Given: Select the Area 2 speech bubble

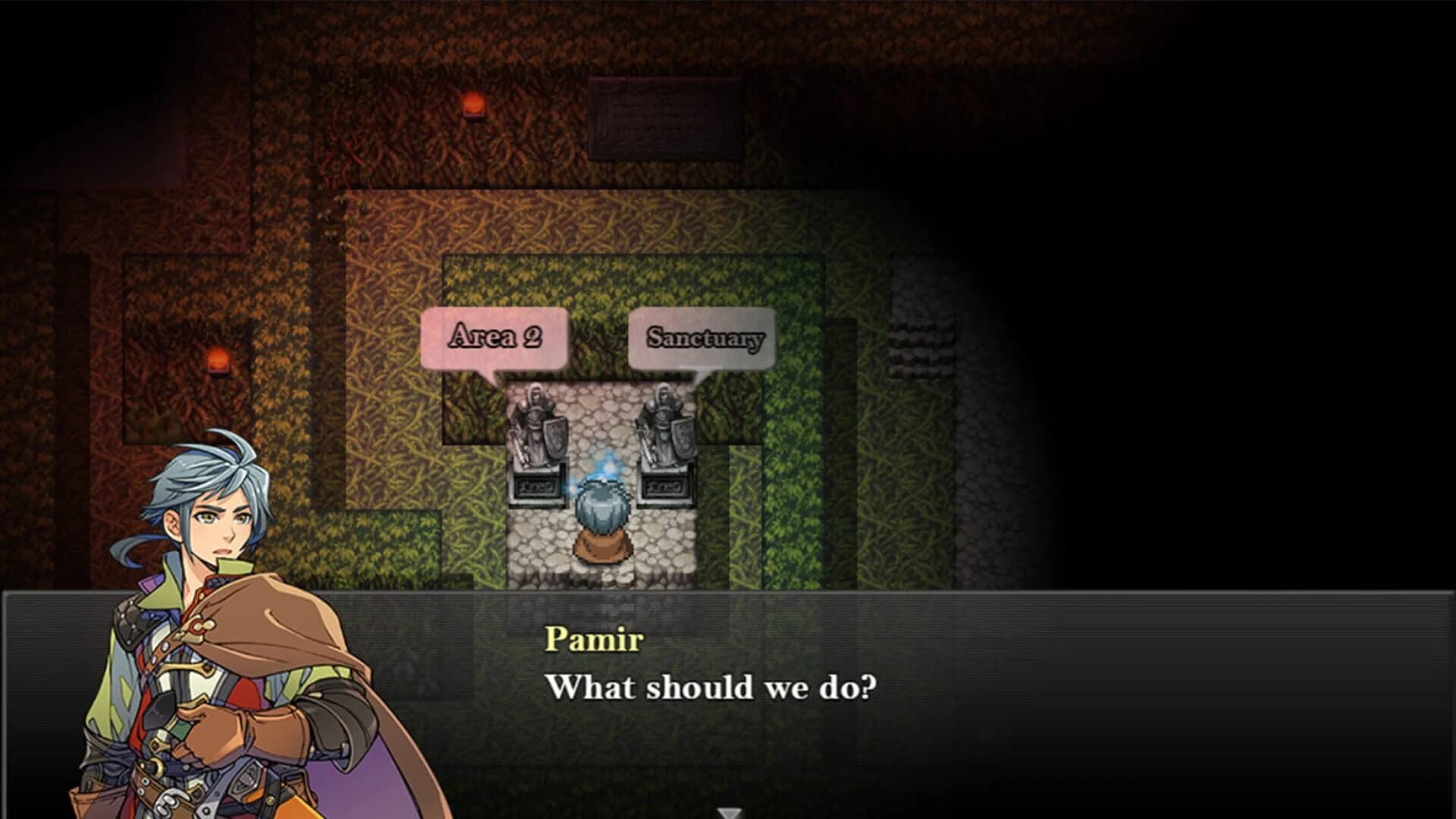Looking at the screenshot, I should pos(497,336).
